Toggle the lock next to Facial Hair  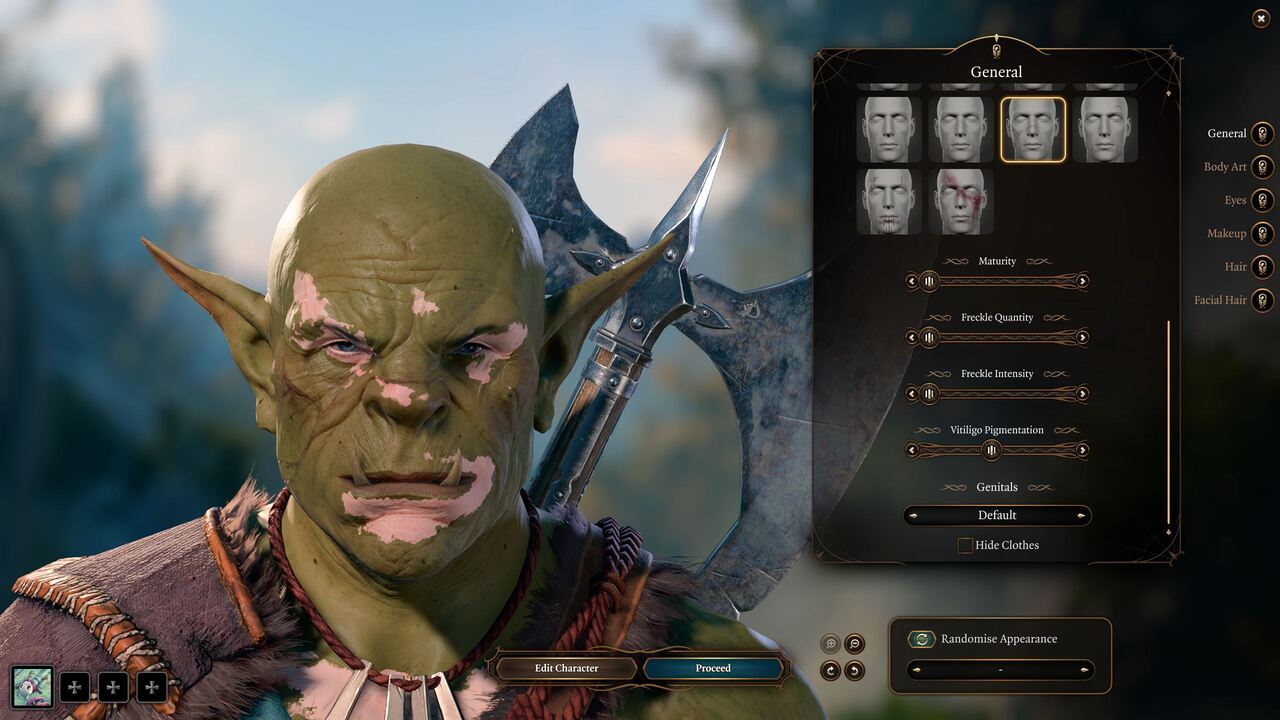(1262, 300)
